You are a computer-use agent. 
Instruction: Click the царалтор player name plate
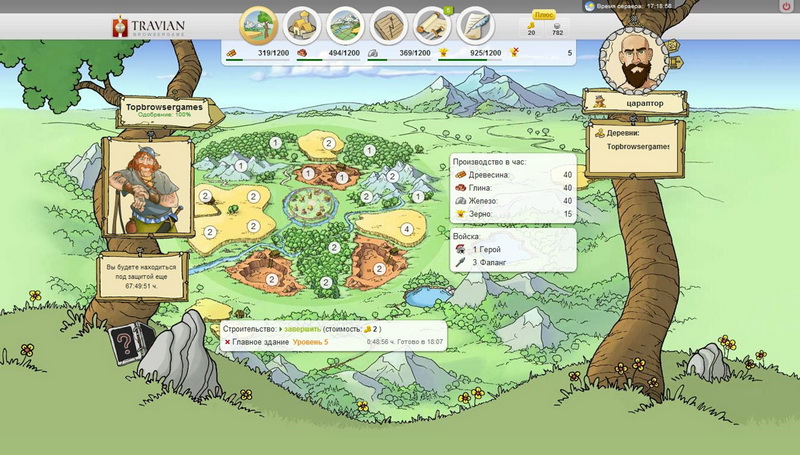(x=638, y=102)
